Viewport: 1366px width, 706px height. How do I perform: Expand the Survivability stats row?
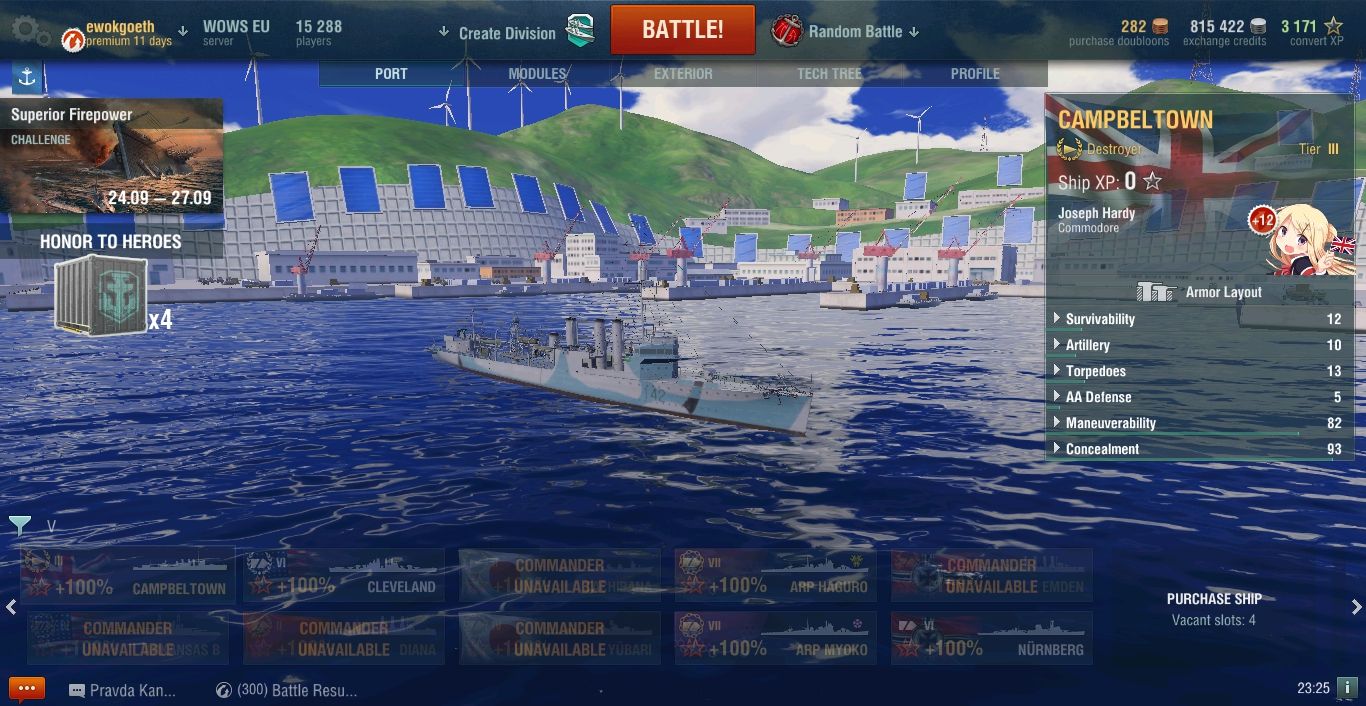click(1100, 319)
